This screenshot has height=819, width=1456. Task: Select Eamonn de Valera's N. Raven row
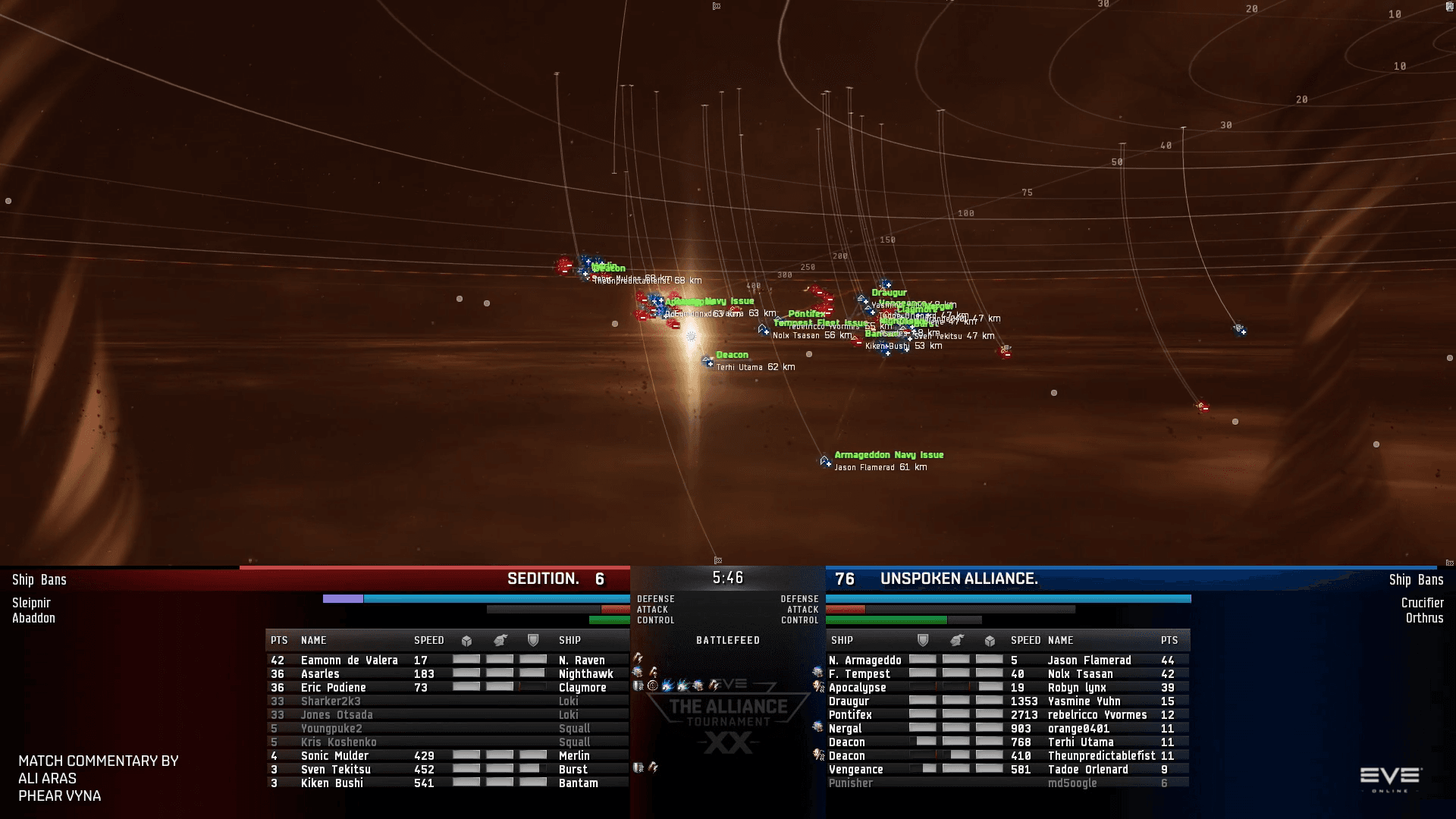[447, 661]
